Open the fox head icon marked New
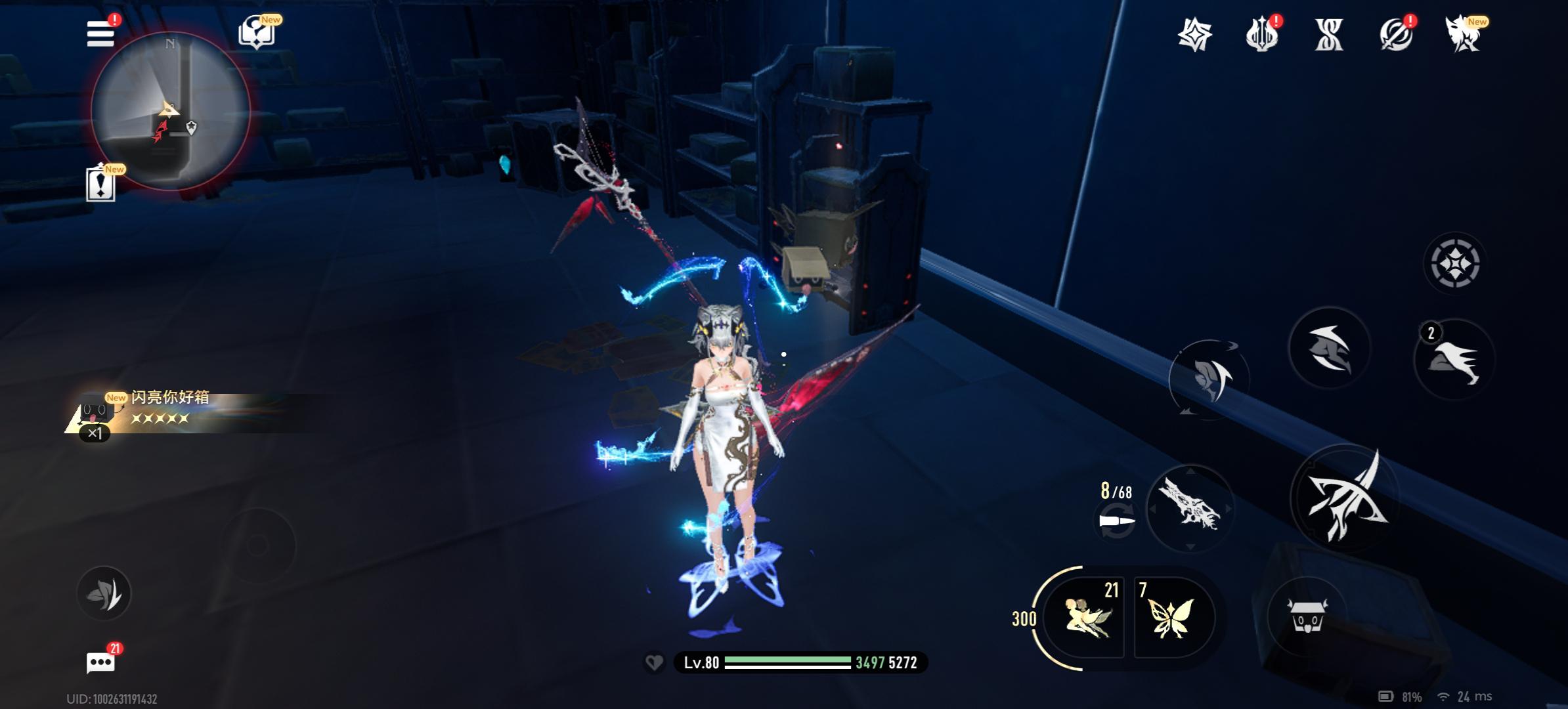The height and width of the screenshot is (709, 1568). 1464,34
